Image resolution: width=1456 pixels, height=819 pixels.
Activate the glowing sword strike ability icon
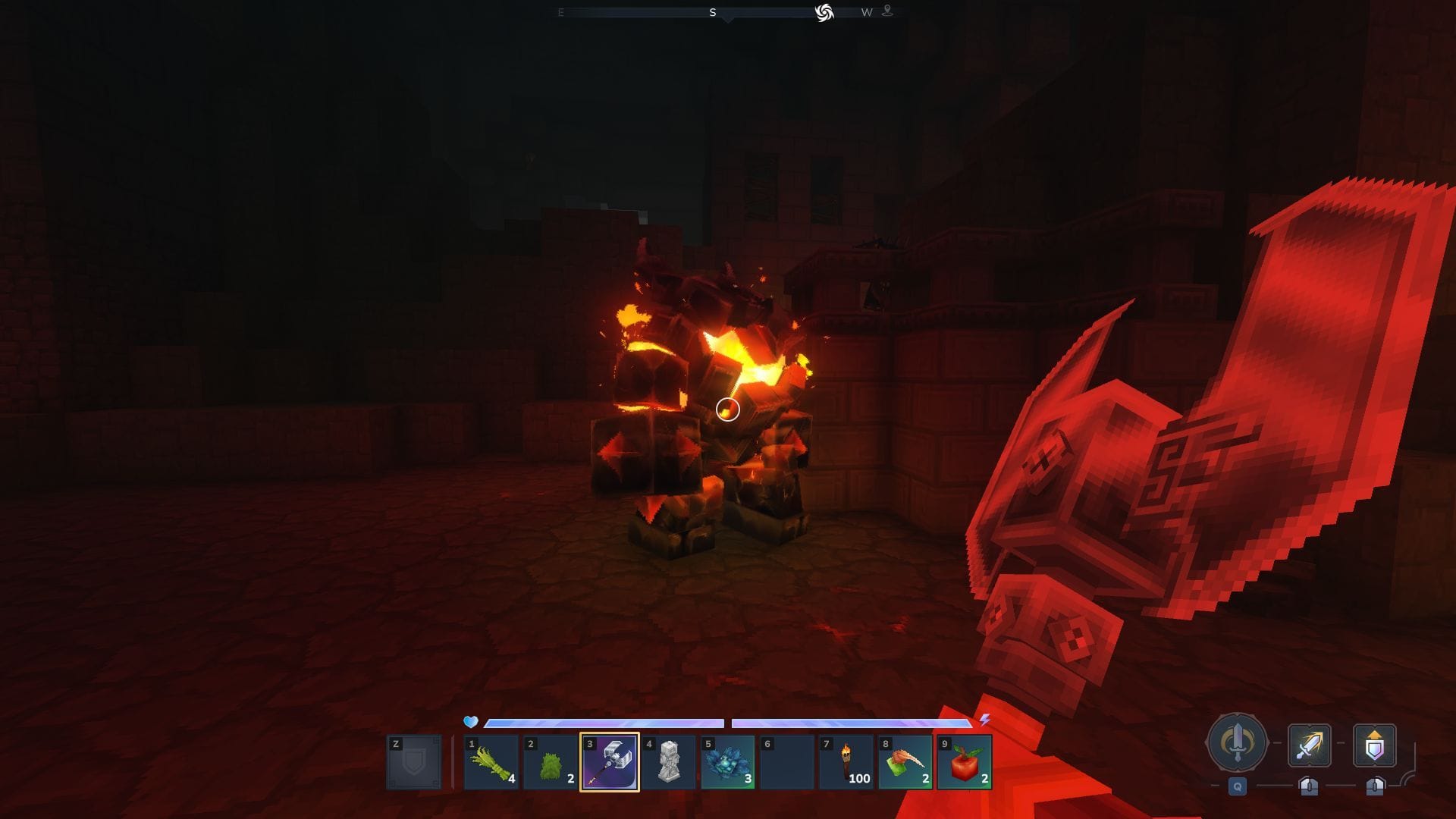tap(1310, 746)
